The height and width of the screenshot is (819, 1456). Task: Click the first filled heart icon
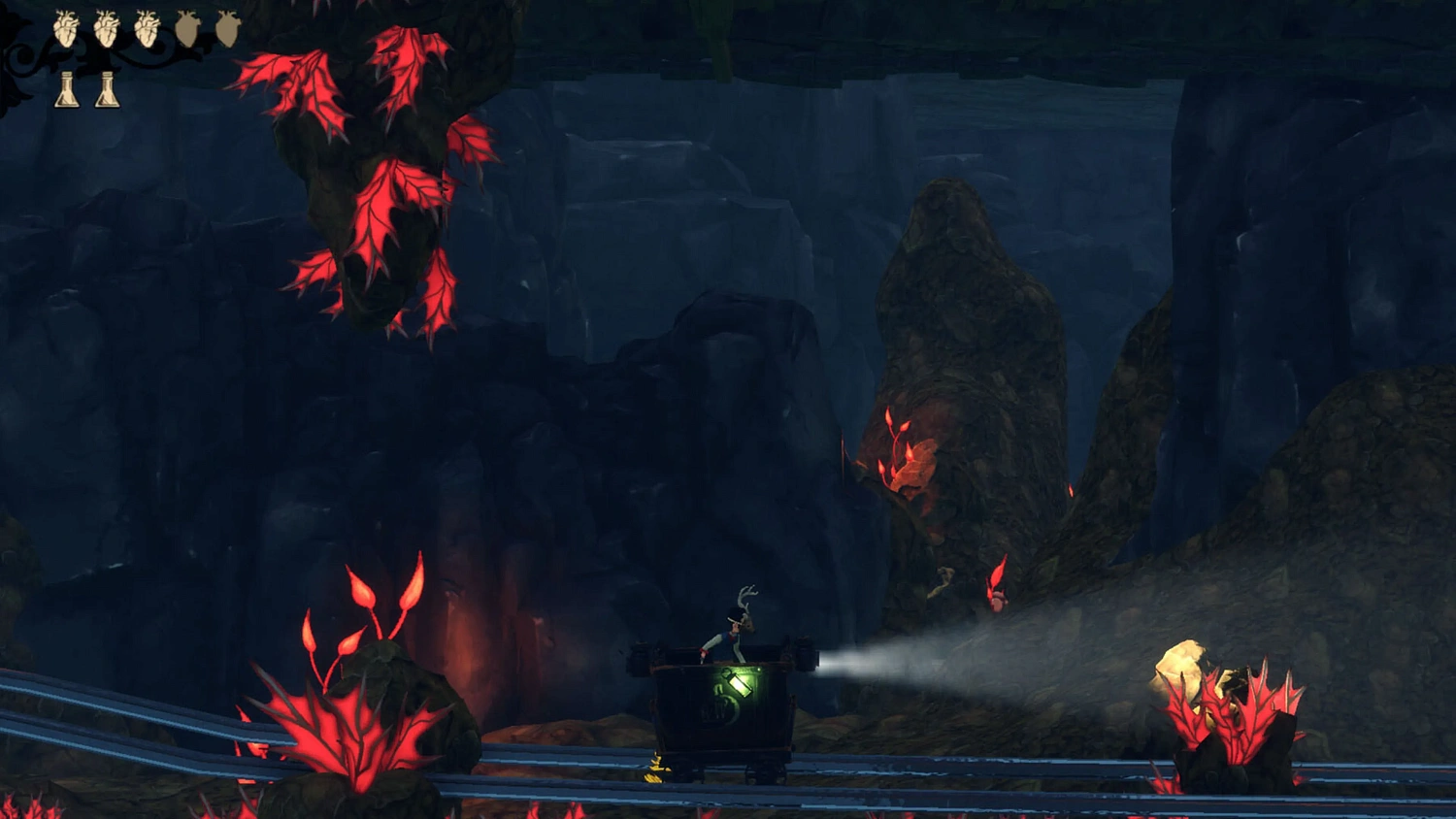(64, 29)
